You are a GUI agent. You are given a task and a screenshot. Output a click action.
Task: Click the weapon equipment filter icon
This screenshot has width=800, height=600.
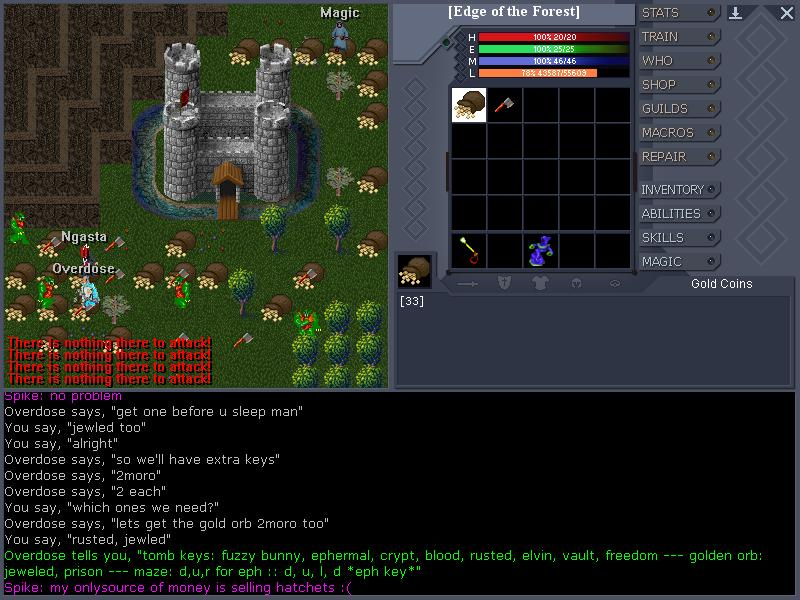(x=469, y=284)
